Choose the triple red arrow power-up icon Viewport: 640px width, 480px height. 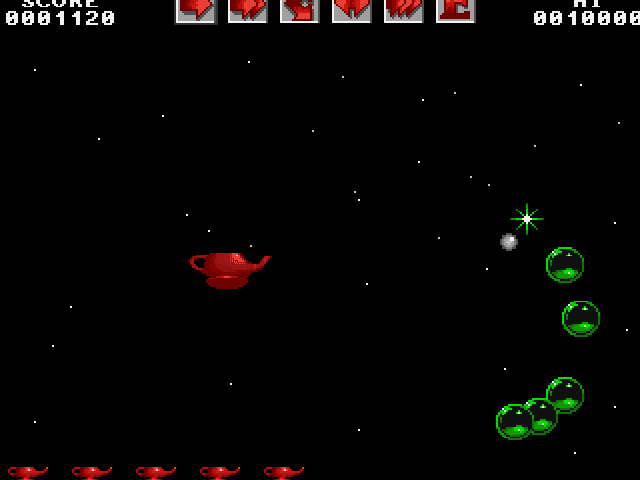(403, 10)
